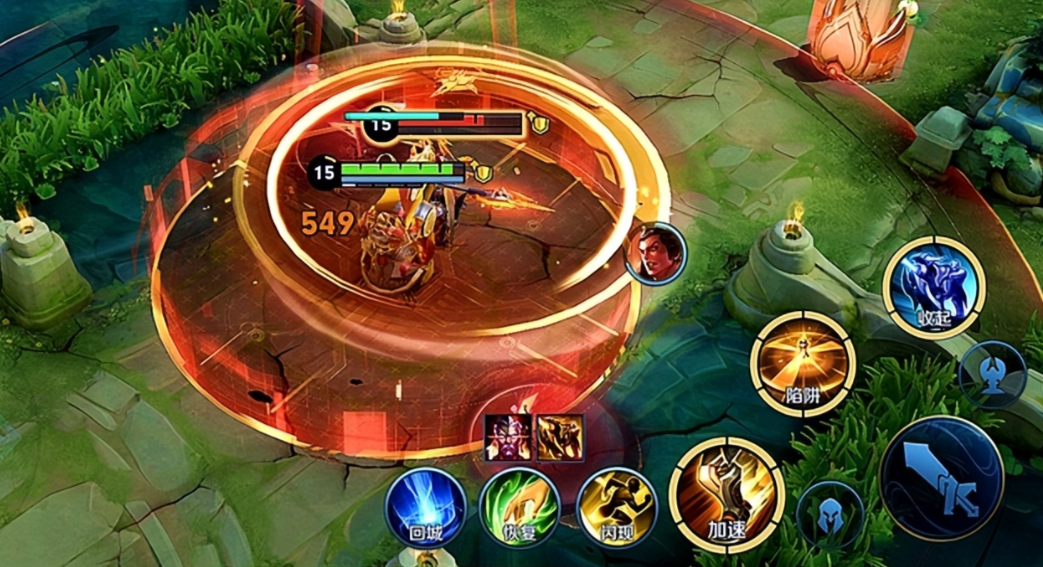1043x567 pixels.
Task: Hit the sword basic attack button
Action: [x=941, y=478]
